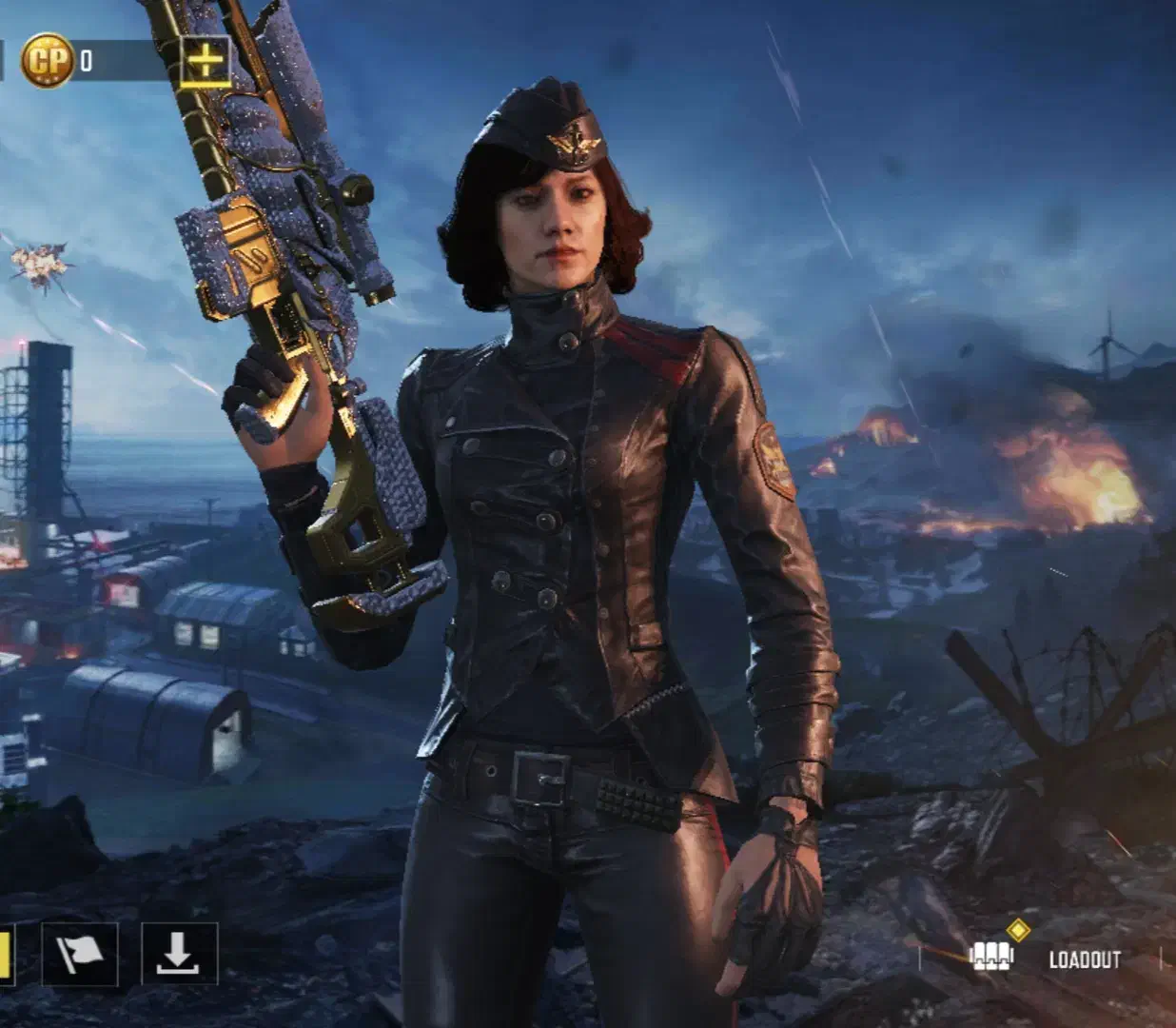Tap the gold CP coin icon
Image resolution: width=1176 pixels, height=1028 pixels.
tap(48, 61)
